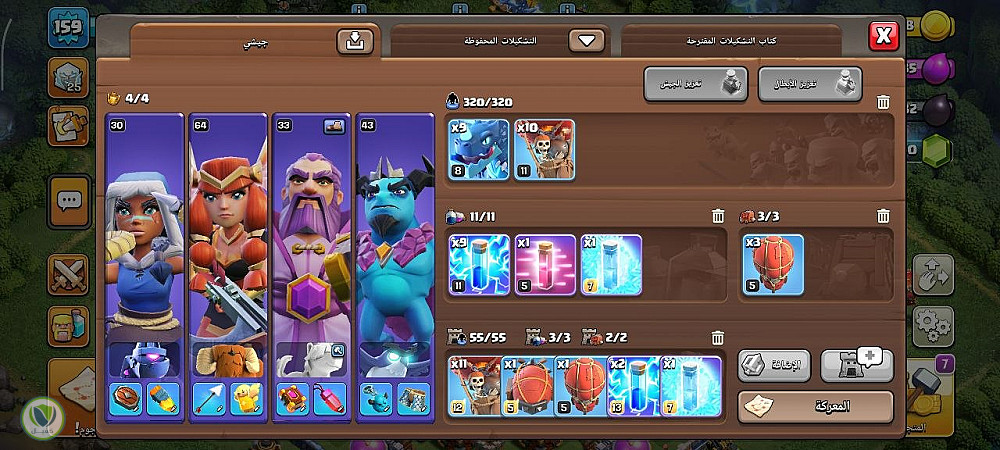
Task: Remove all troops with the trash icon
Action: [883, 102]
